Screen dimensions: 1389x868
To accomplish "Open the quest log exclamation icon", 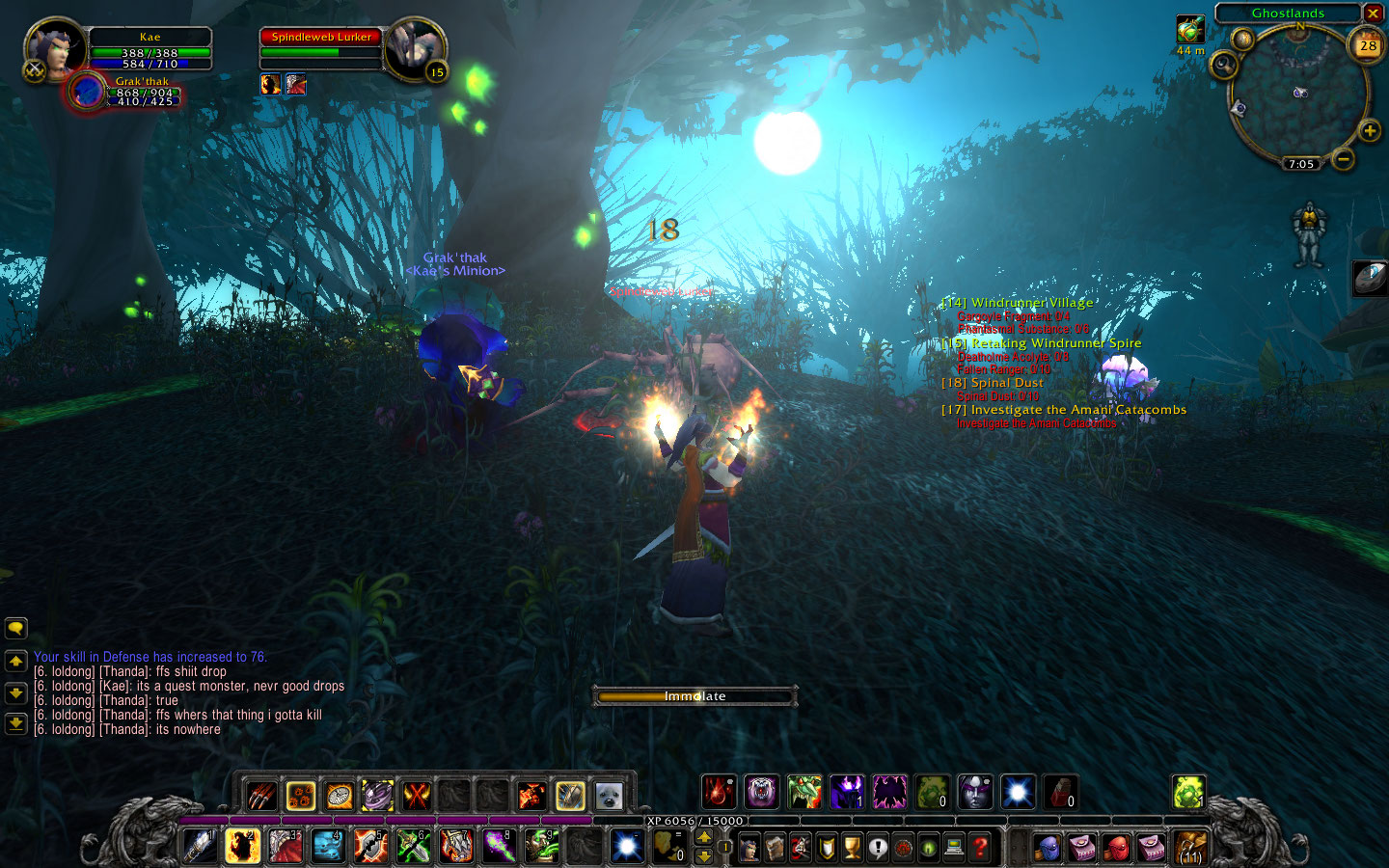I will 879,845.
